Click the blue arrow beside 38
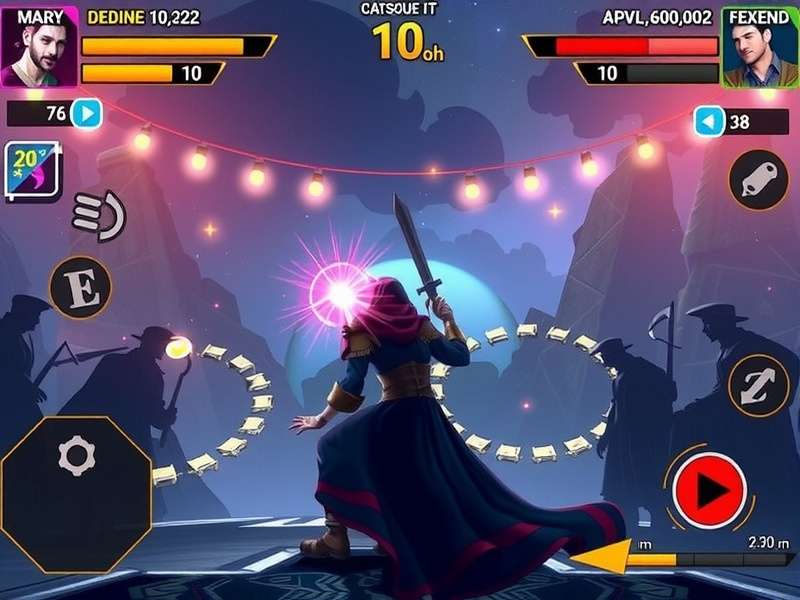Image resolution: width=800 pixels, height=600 pixels. pos(709,122)
